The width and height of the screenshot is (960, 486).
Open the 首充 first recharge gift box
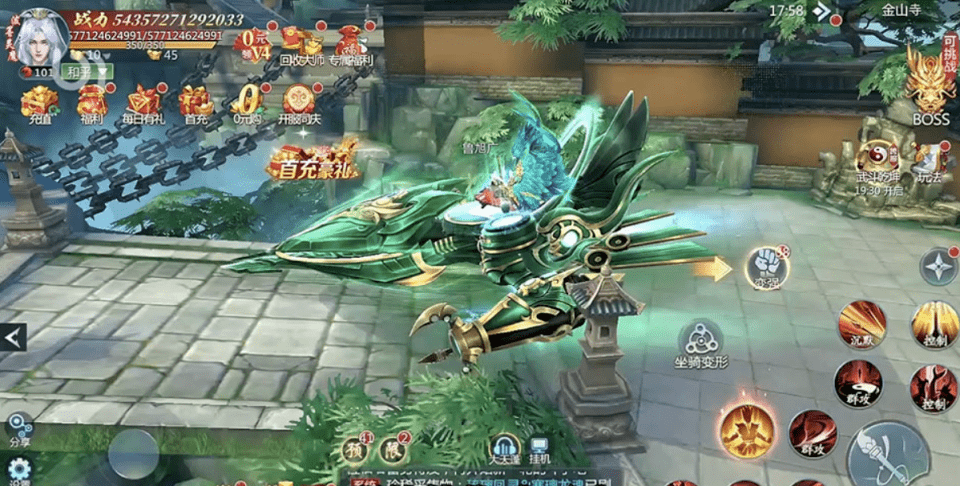[196, 103]
